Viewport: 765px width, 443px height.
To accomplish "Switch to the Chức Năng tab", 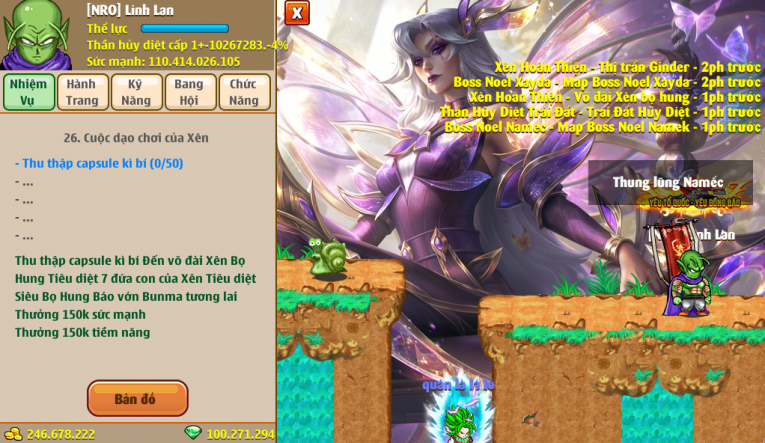I will tap(244, 92).
